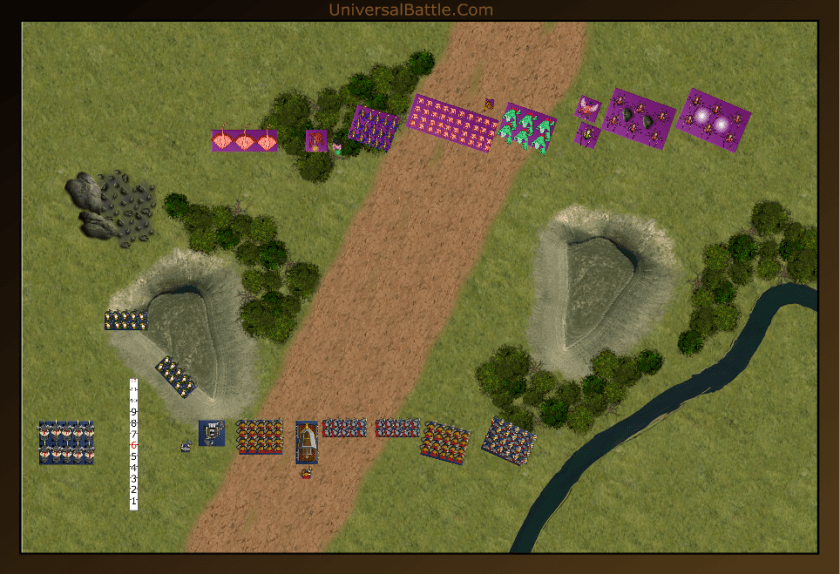The image size is (840, 574).
Task: Choose the purple unit with two glowing orbs
Action: pos(712,120)
